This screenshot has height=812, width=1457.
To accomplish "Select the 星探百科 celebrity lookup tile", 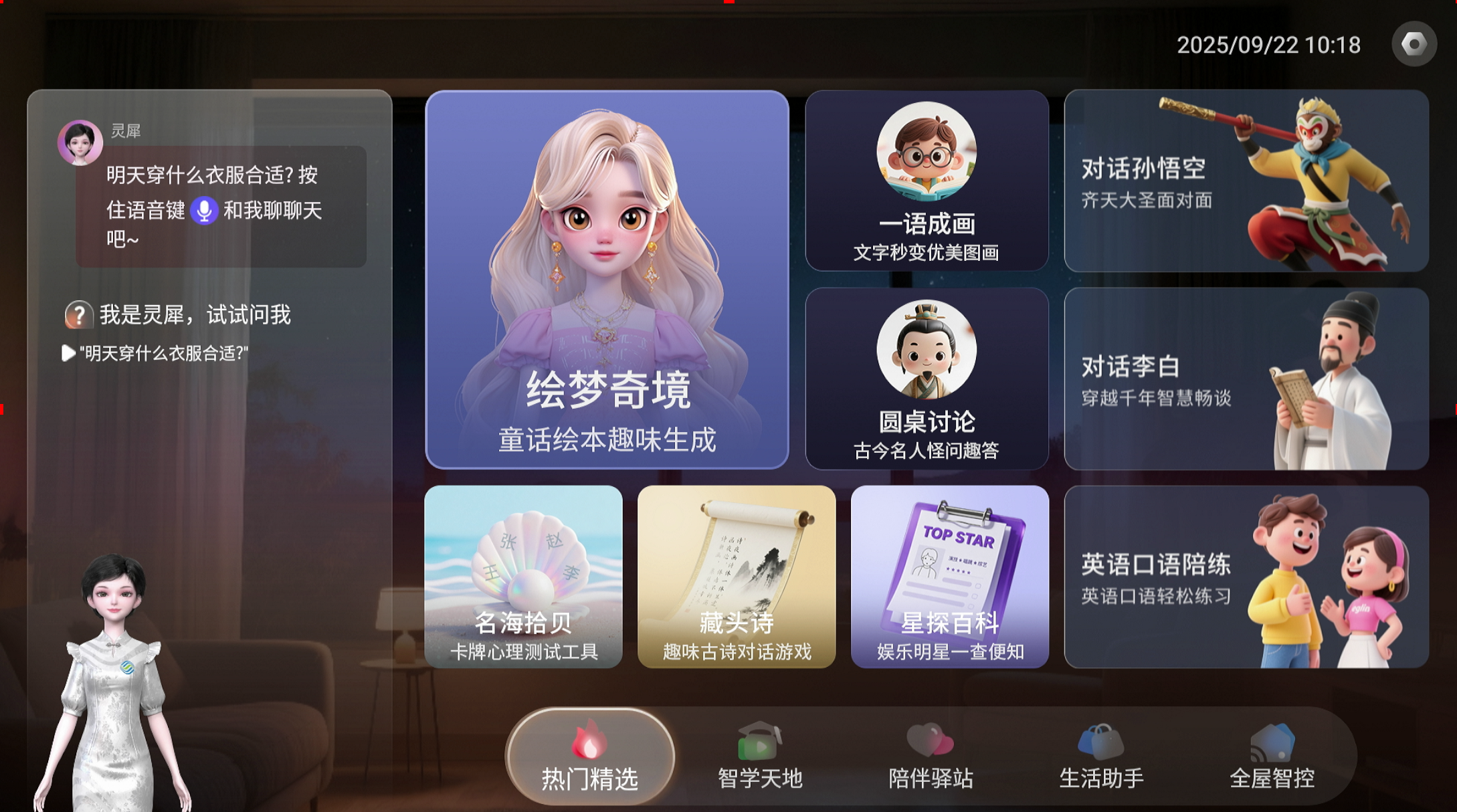I will (949, 577).
